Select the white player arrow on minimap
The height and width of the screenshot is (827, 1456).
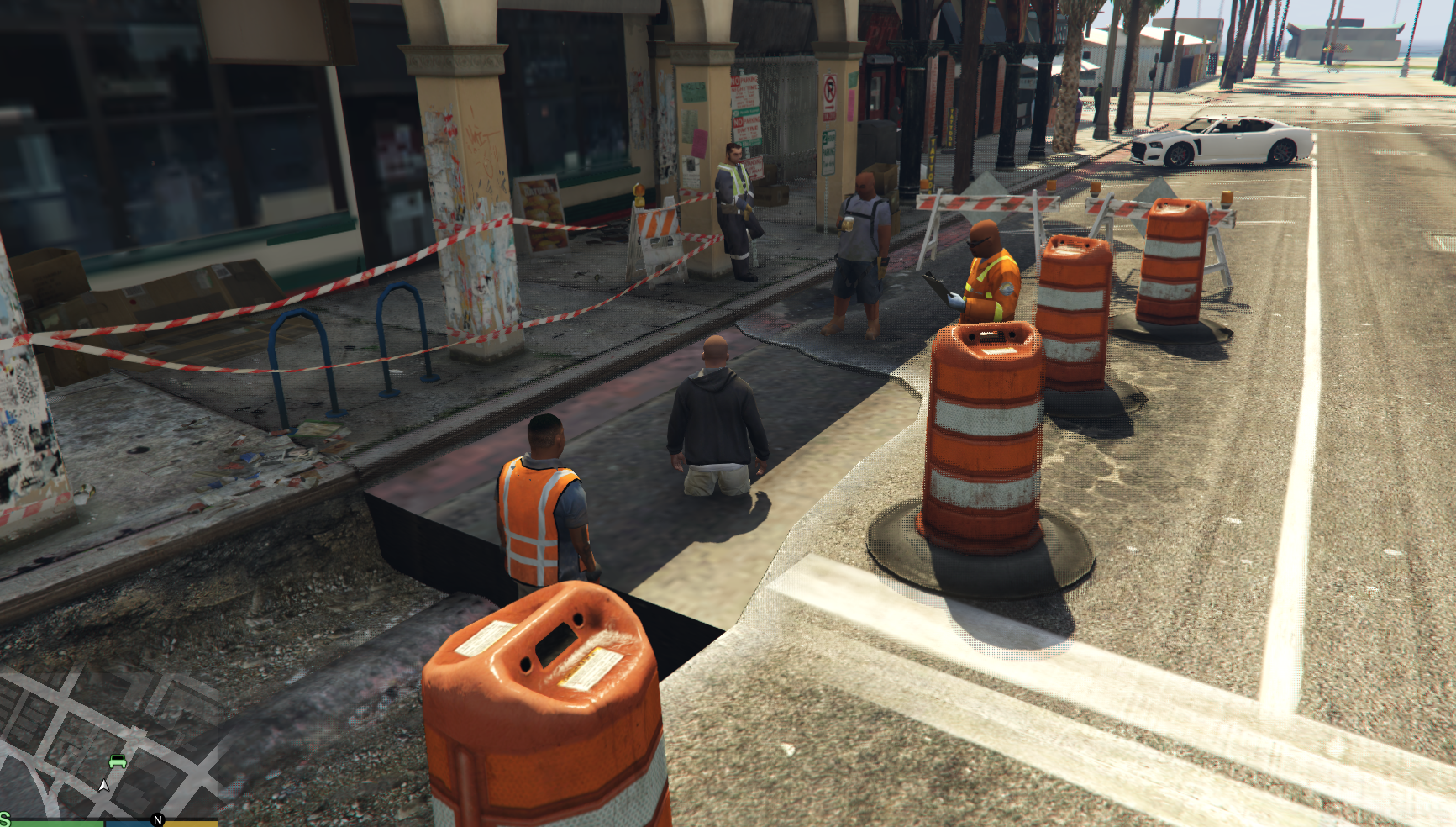point(103,786)
